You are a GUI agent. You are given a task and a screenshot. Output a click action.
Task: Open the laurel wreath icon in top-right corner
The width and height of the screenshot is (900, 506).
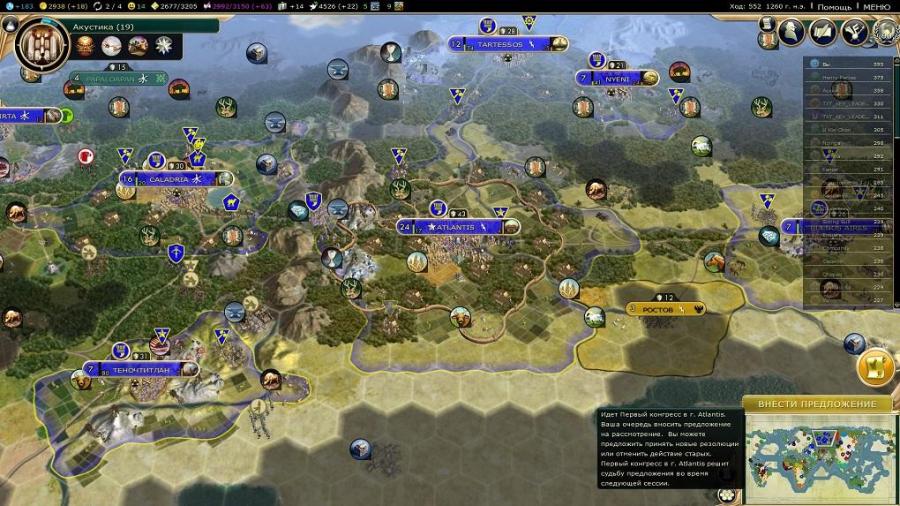point(886,32)
